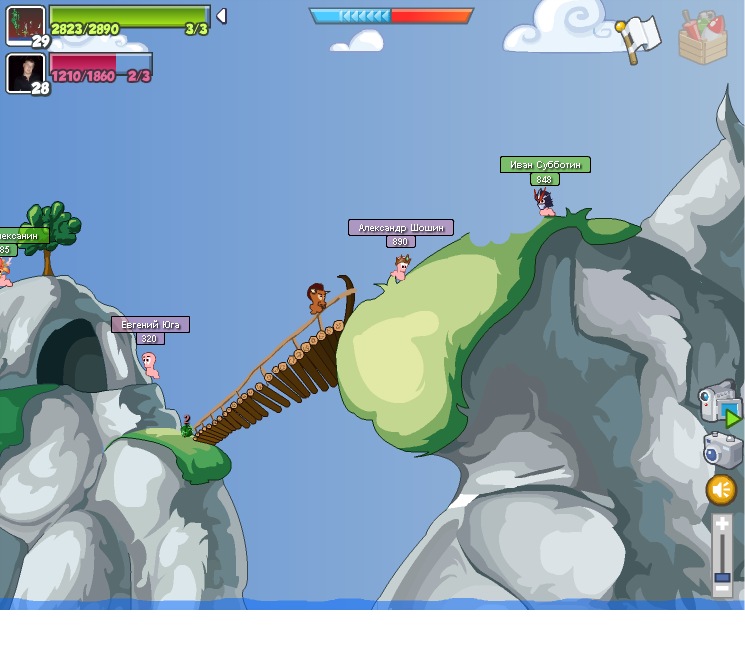The image size is (745, 650).
Task: Click the white surrender flag icon
Action: pyautogui.click(x=639, y=38)
